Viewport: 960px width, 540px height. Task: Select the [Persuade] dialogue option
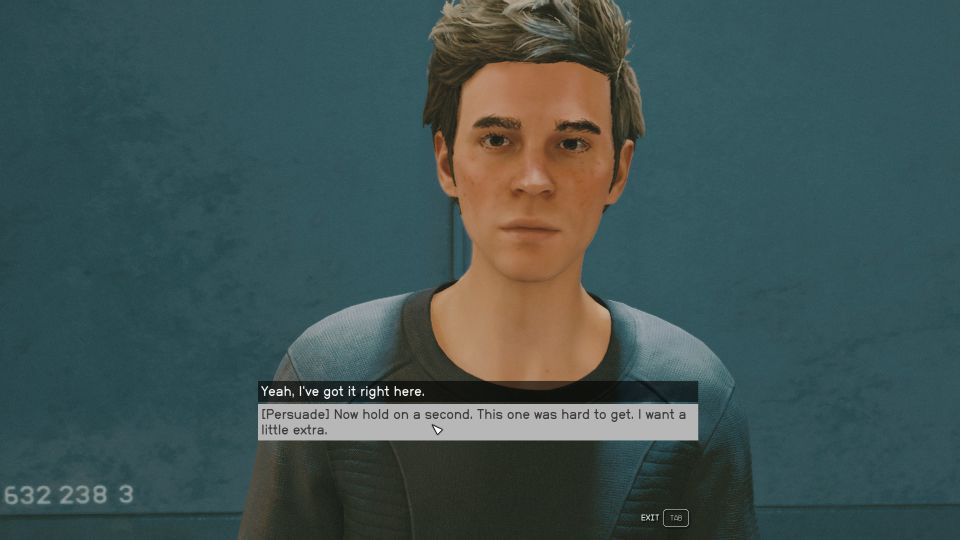click(477, 422)
